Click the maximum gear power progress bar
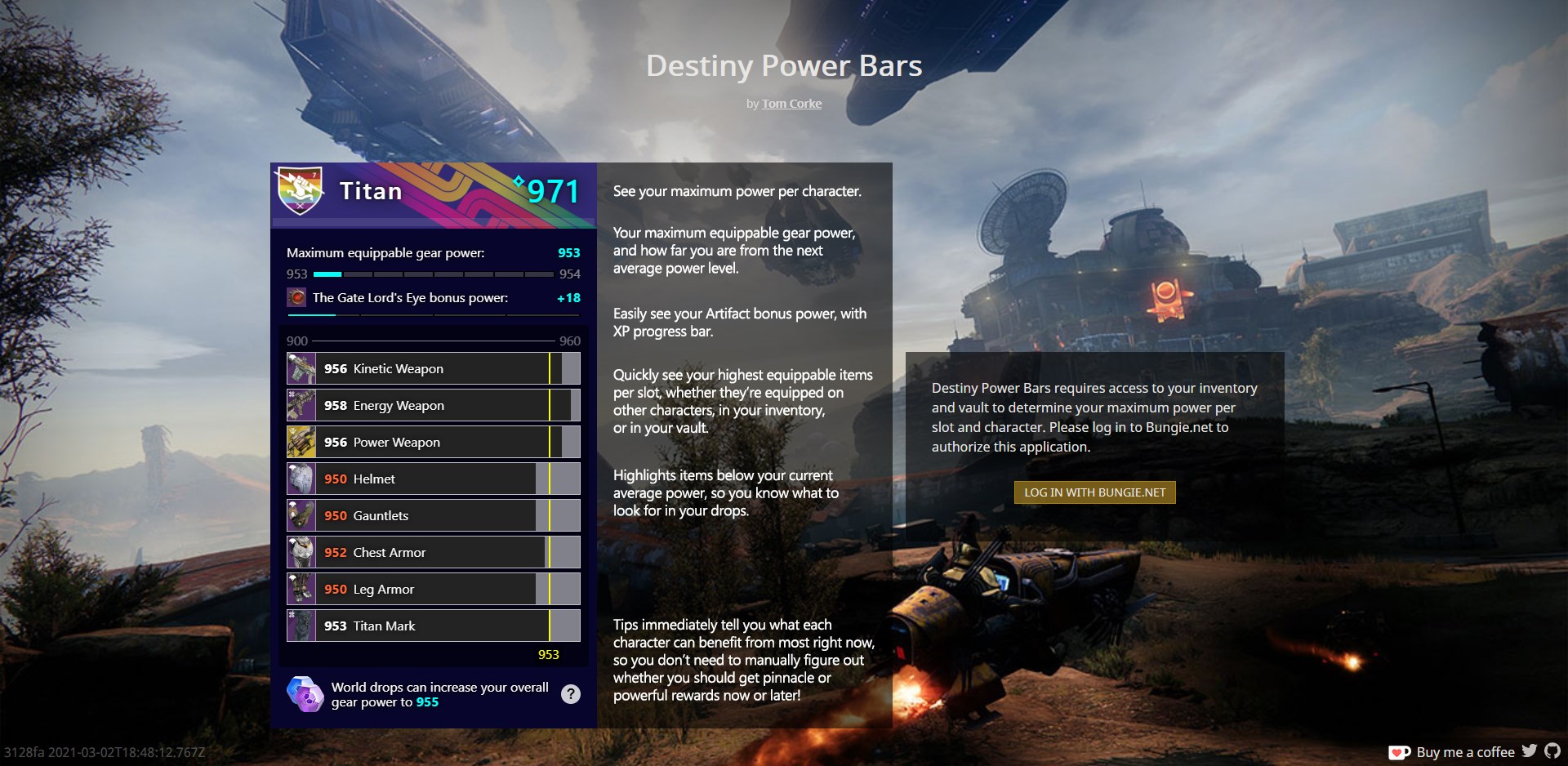1568x766 pixels. tap(433, 274)
